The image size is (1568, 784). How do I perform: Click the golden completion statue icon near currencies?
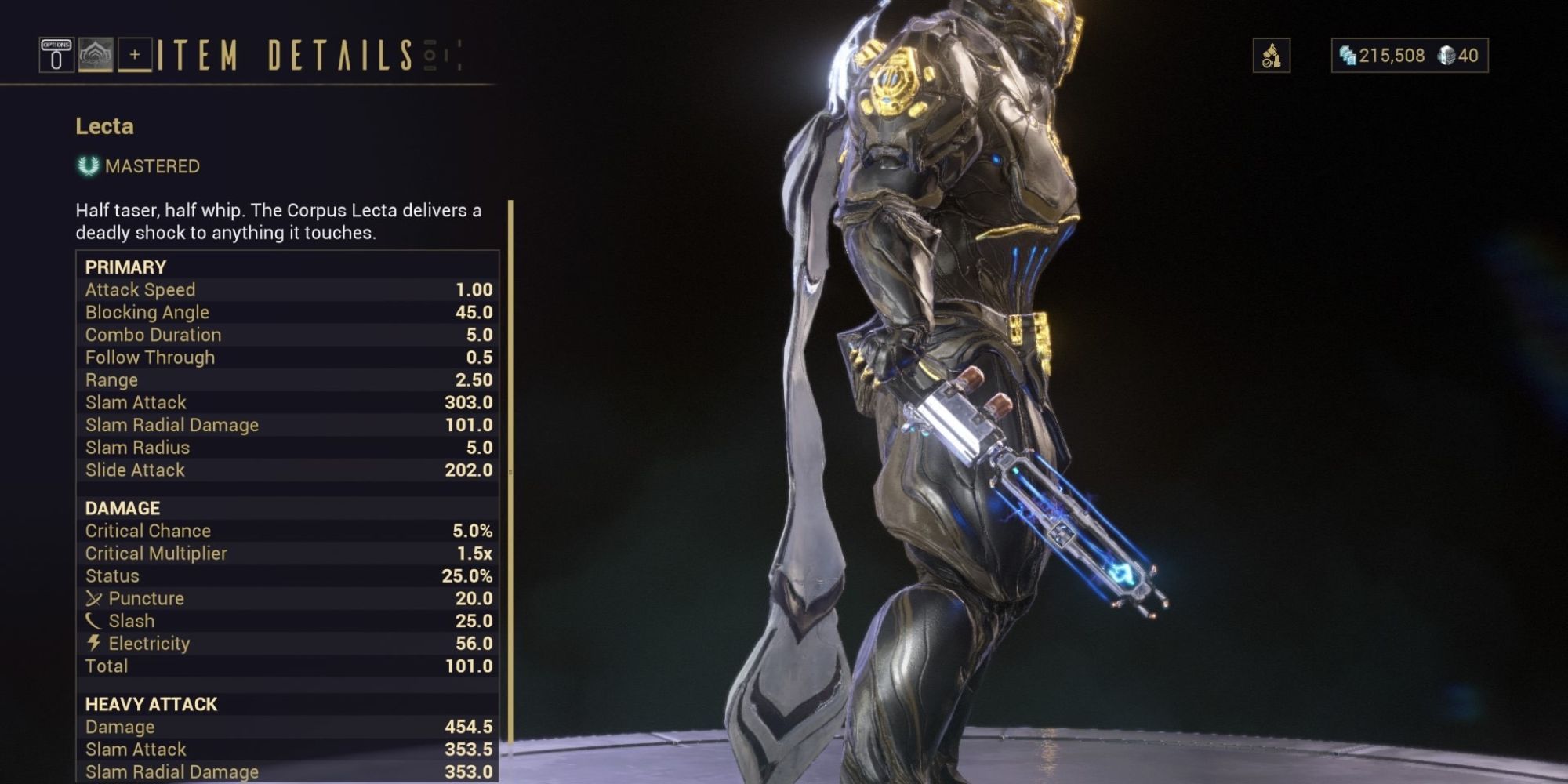coord(1272,56)
